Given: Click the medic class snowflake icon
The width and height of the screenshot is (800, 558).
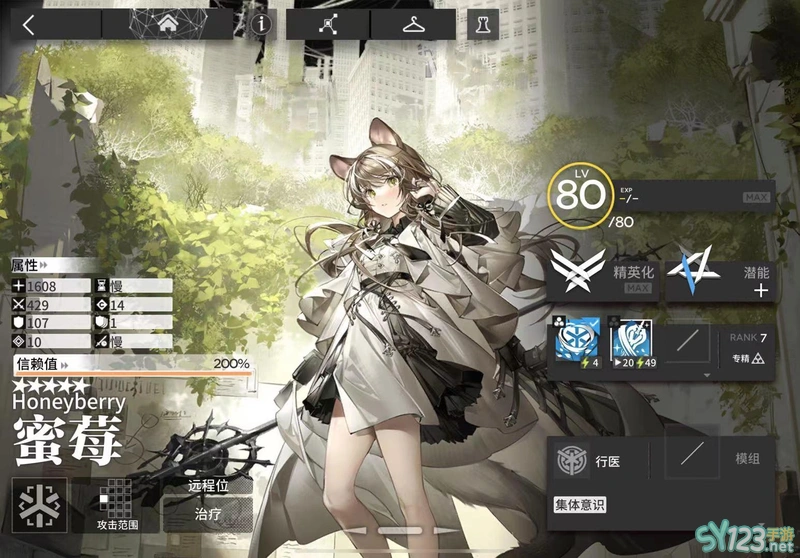Looking at the screenshot, I should point(40,504).
